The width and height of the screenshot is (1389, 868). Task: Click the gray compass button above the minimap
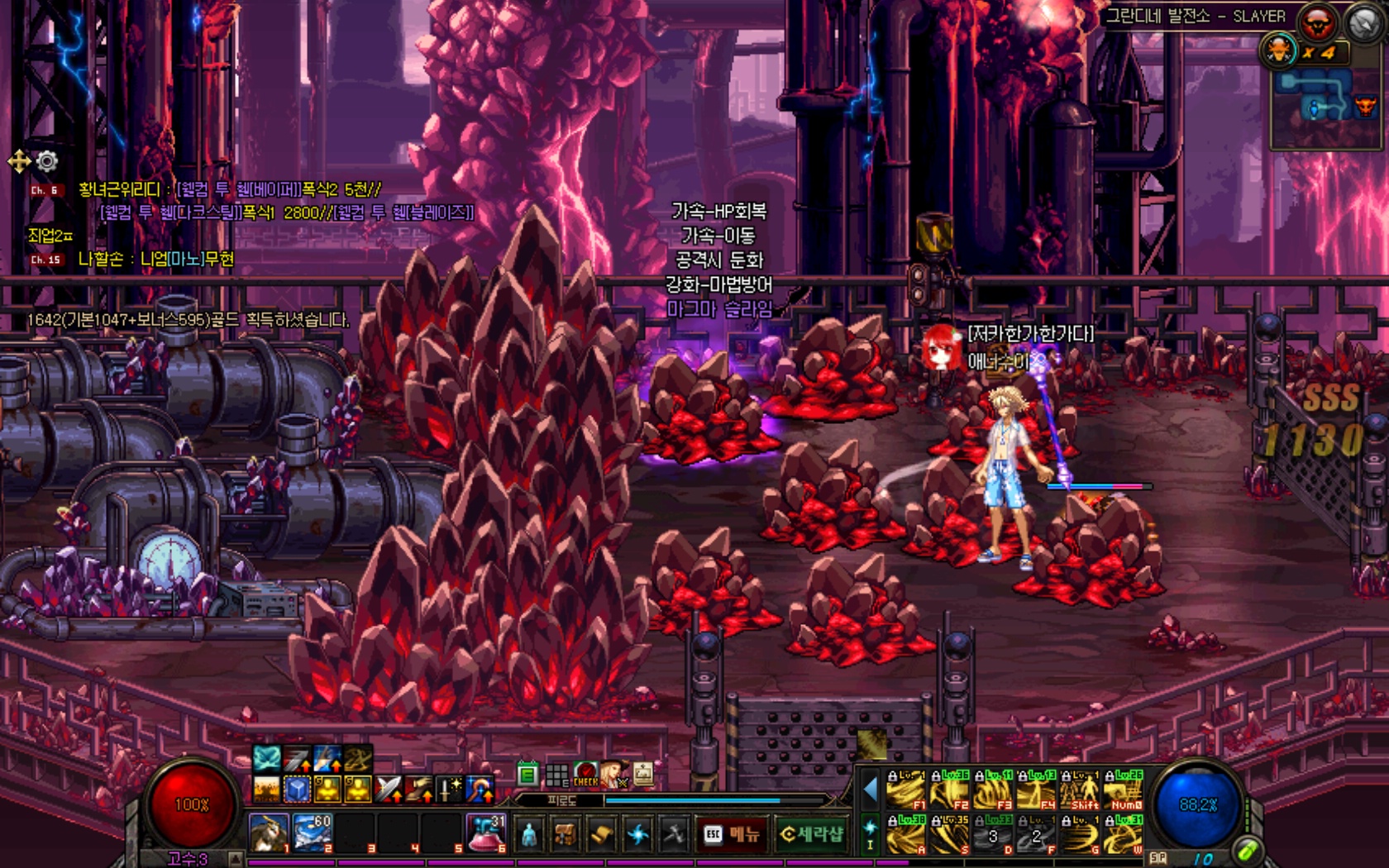(1364, 24)
